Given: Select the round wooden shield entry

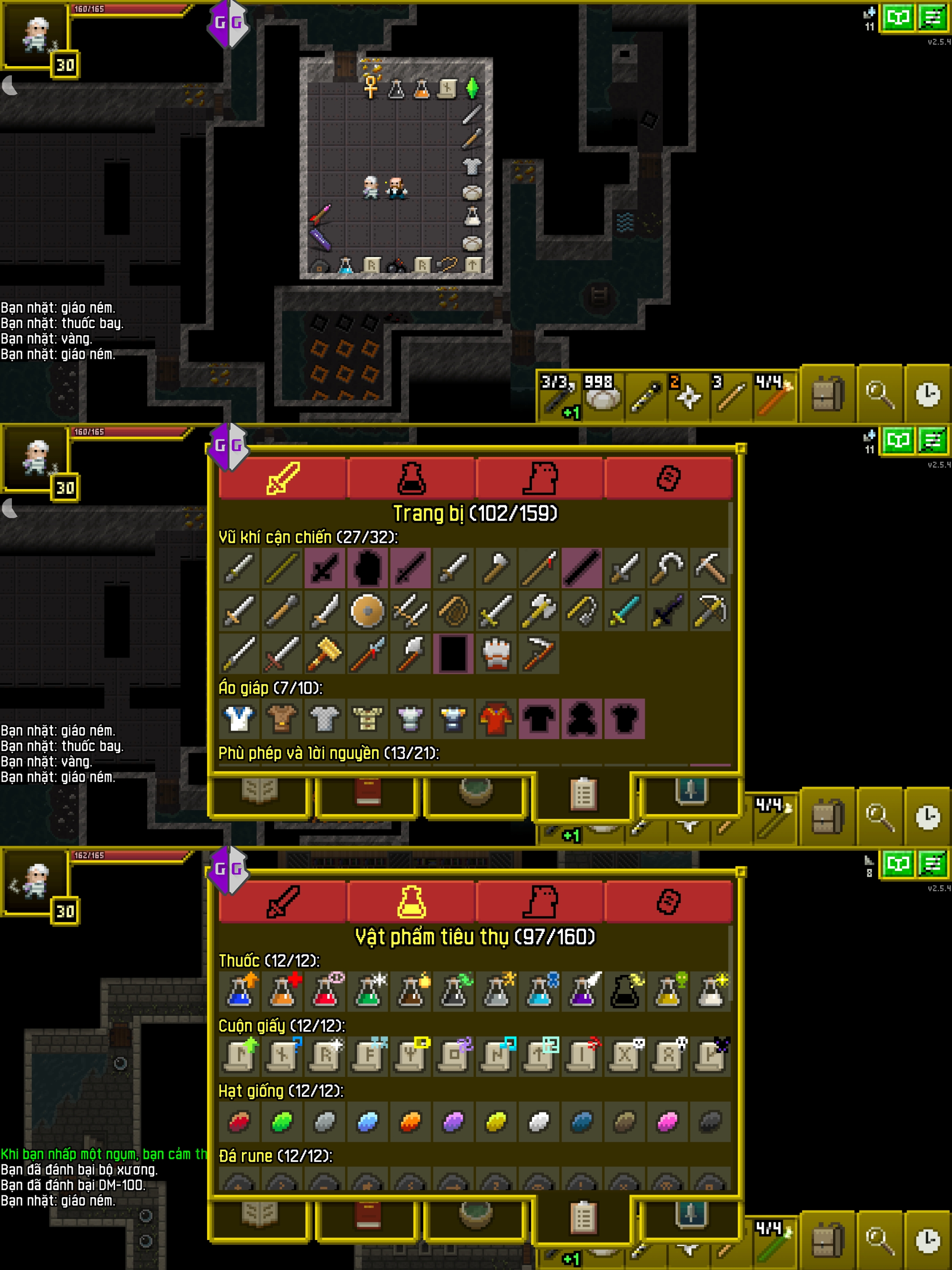Looking at the screenshot, I should click(x=367, y=611).
